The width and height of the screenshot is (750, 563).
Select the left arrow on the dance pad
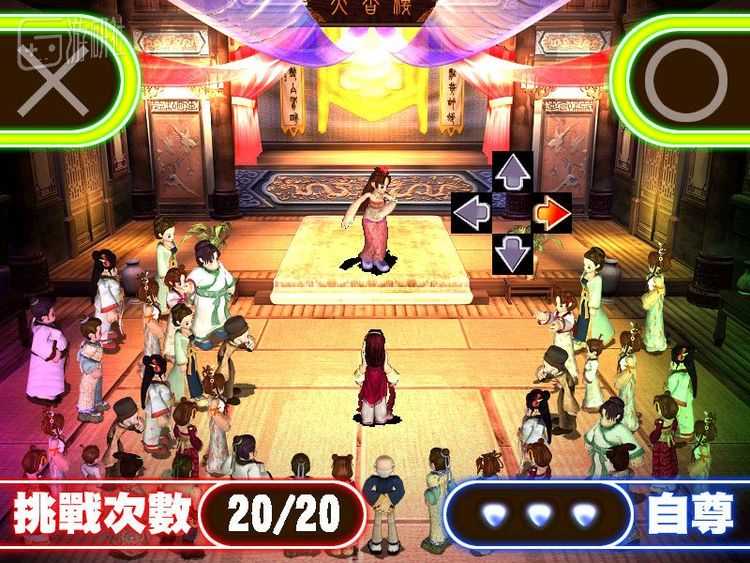471,213
